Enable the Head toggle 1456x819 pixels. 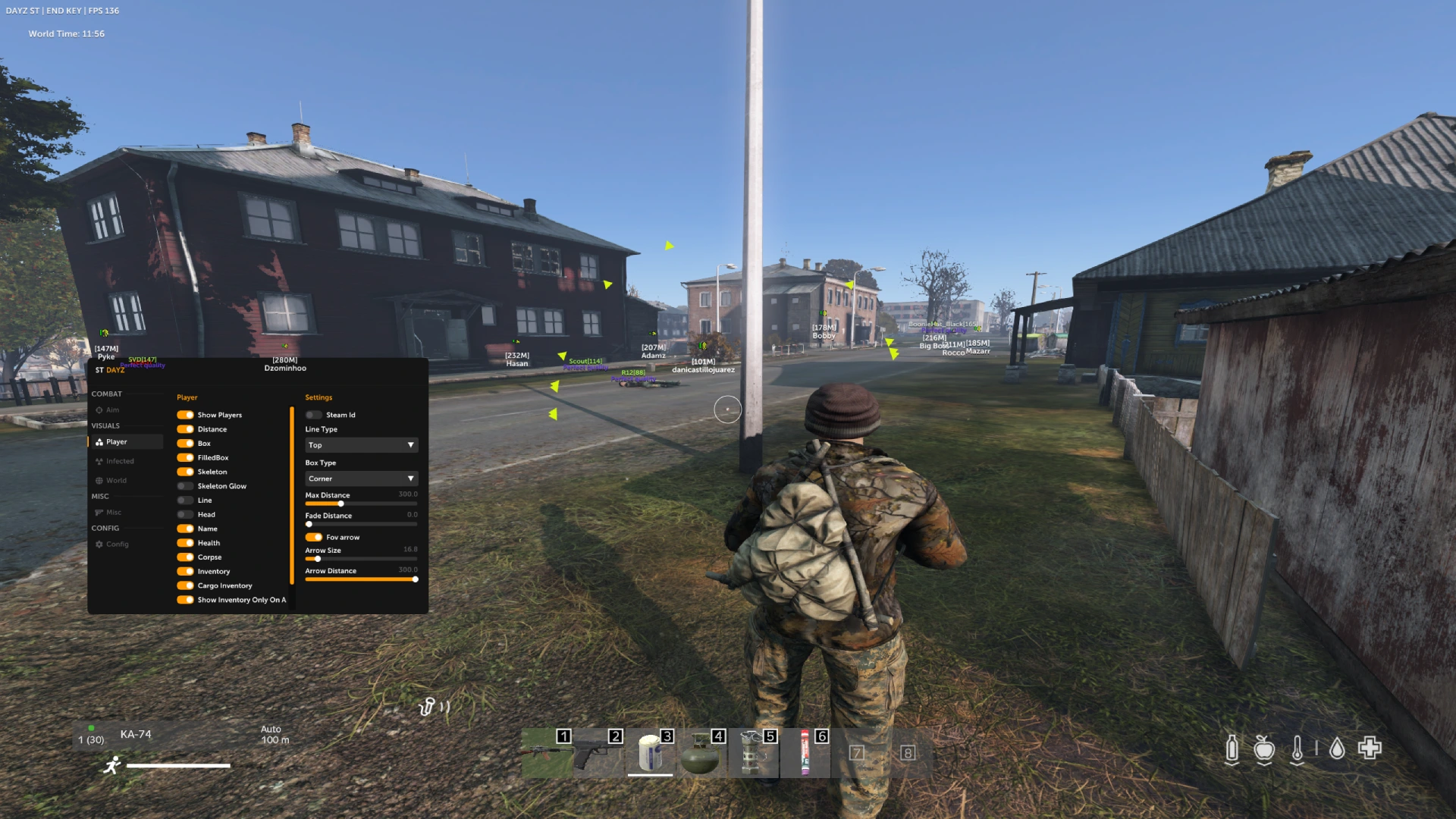pyautogui.click(x=185, y=515)
